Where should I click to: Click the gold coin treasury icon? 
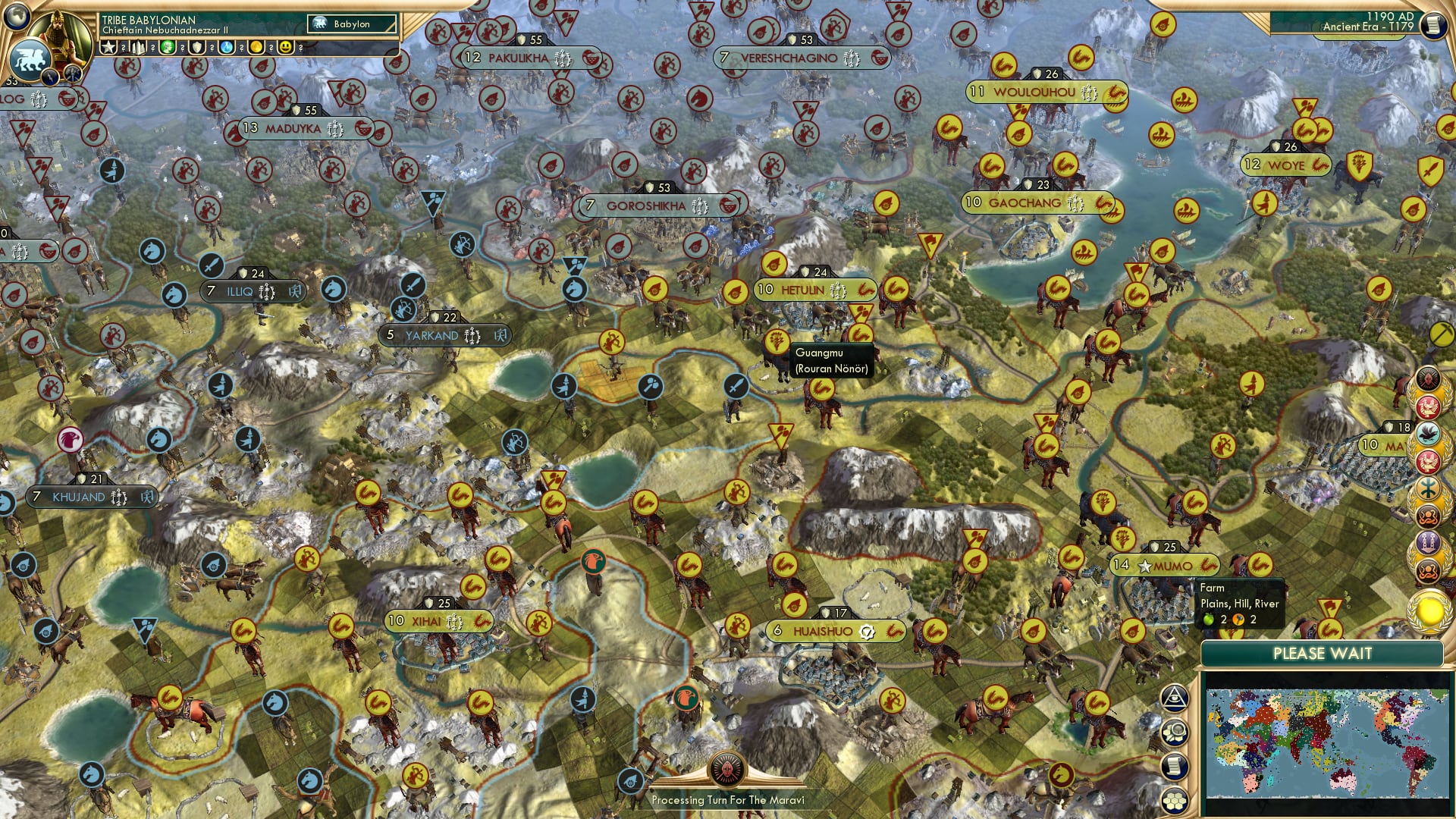[x=256, y=47]
